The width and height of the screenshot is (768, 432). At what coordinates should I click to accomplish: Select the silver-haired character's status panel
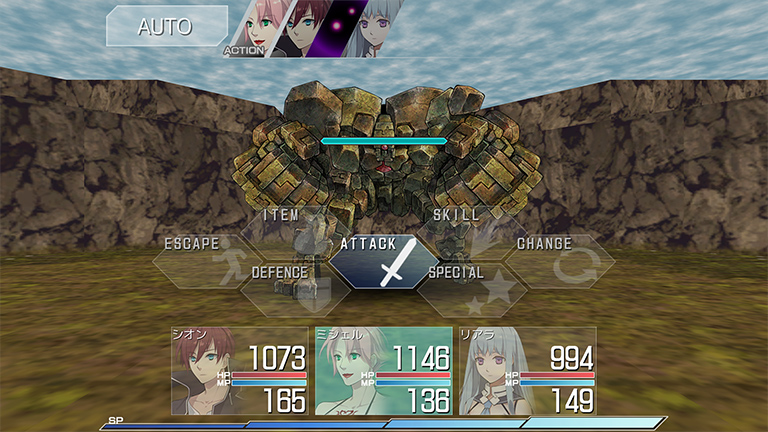point(527,370)
